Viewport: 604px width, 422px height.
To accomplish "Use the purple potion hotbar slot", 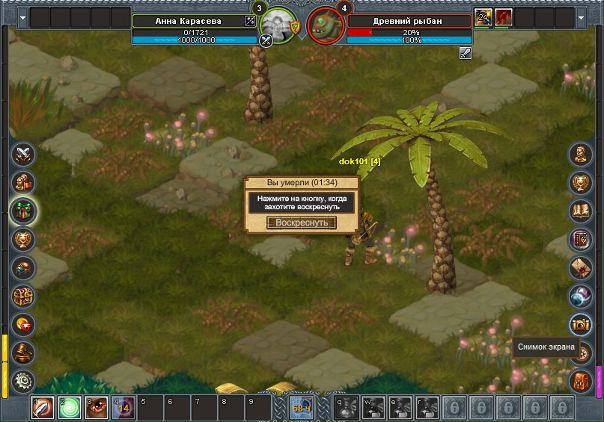I will [125, 408].
